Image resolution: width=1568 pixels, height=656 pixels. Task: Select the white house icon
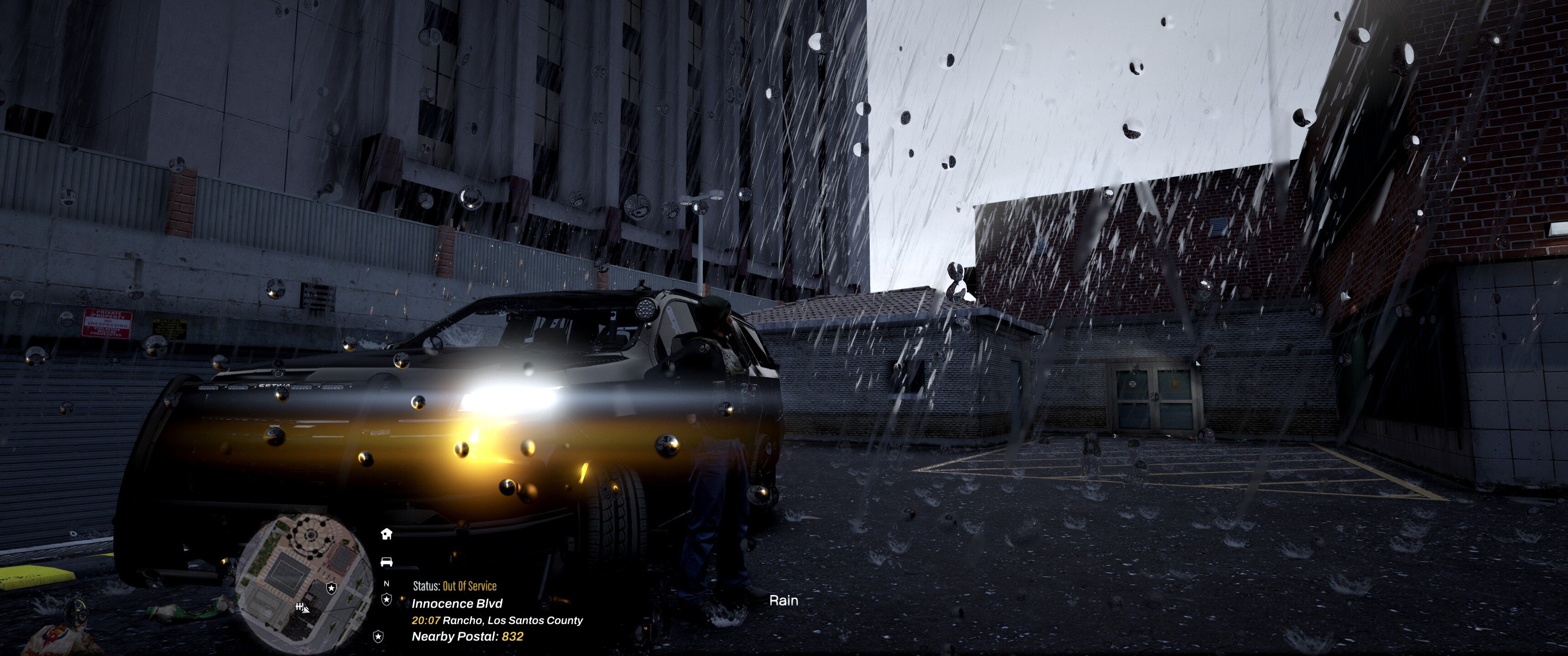[x=386, y=534]
